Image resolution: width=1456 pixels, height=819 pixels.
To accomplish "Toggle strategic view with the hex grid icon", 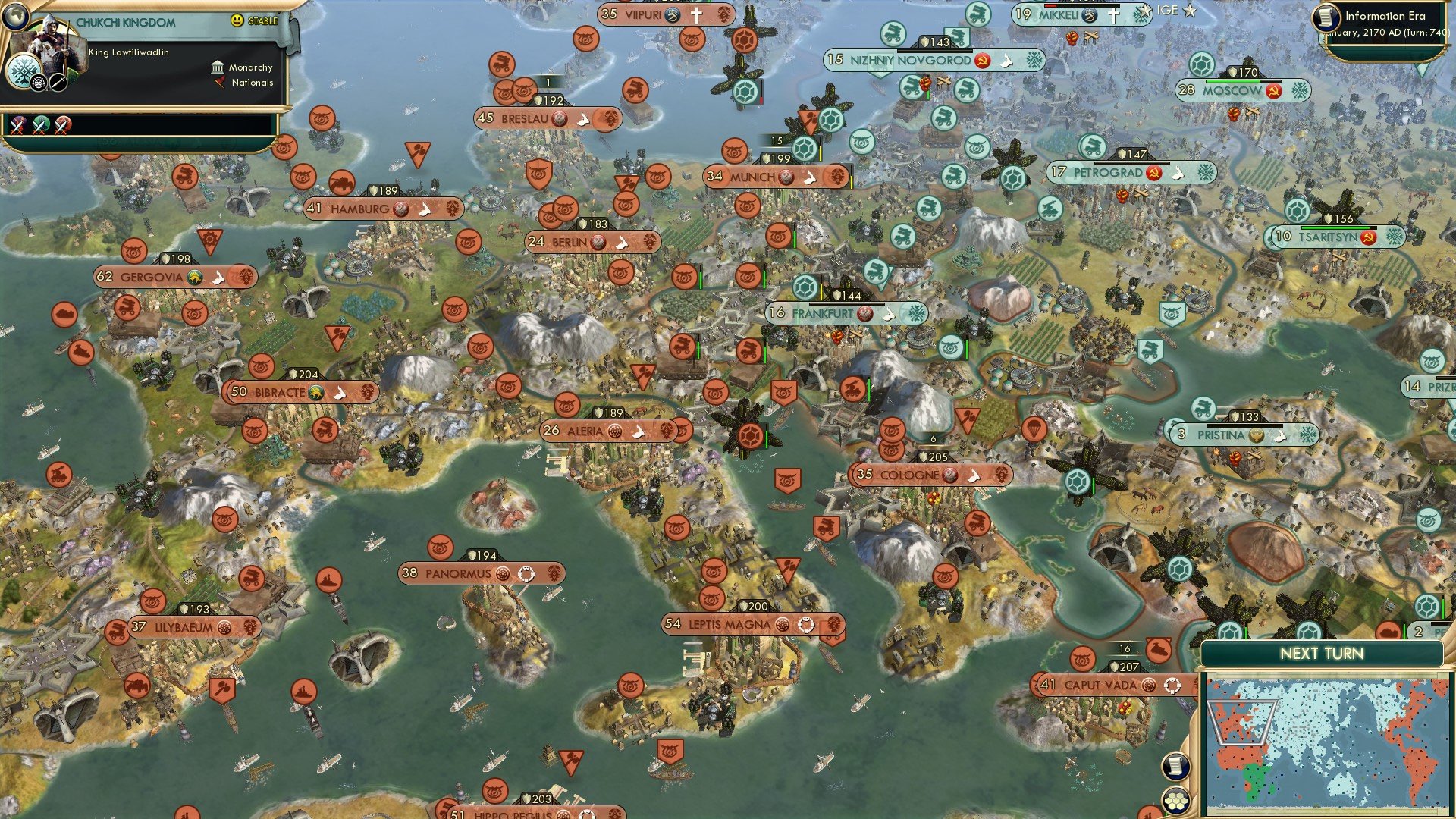I will click(x=1175, y=802).
